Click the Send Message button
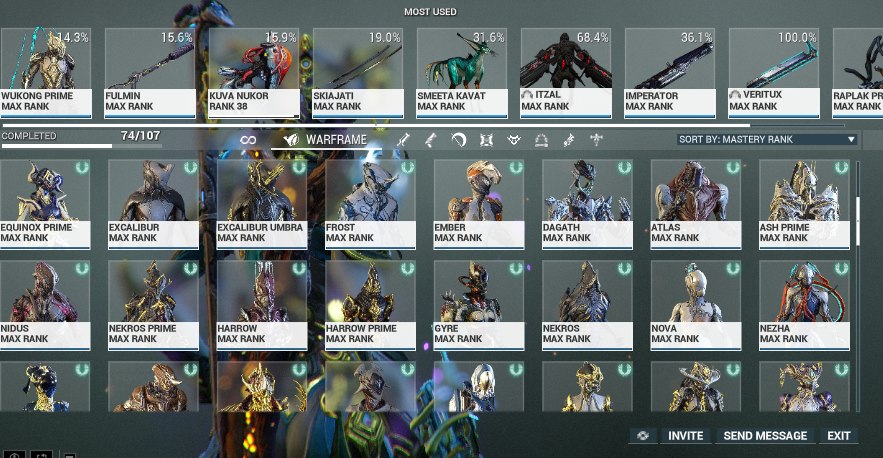 (x=765, y=436)
